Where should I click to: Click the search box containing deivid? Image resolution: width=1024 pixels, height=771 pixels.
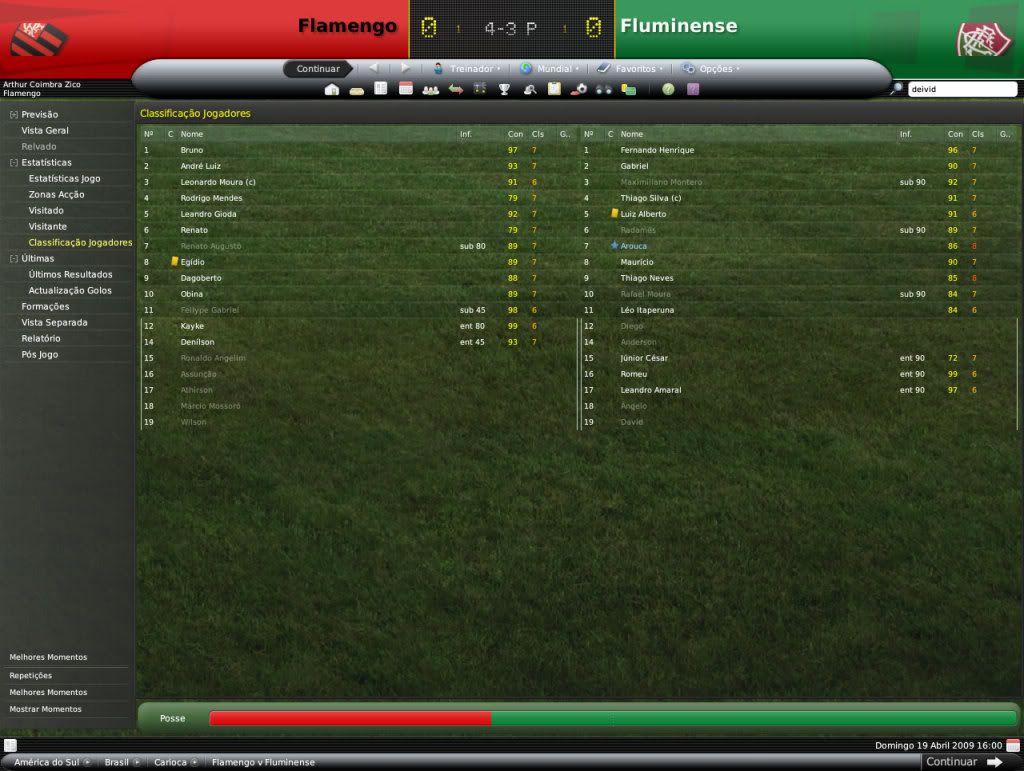pyautogui.click(x=960, y=89)
